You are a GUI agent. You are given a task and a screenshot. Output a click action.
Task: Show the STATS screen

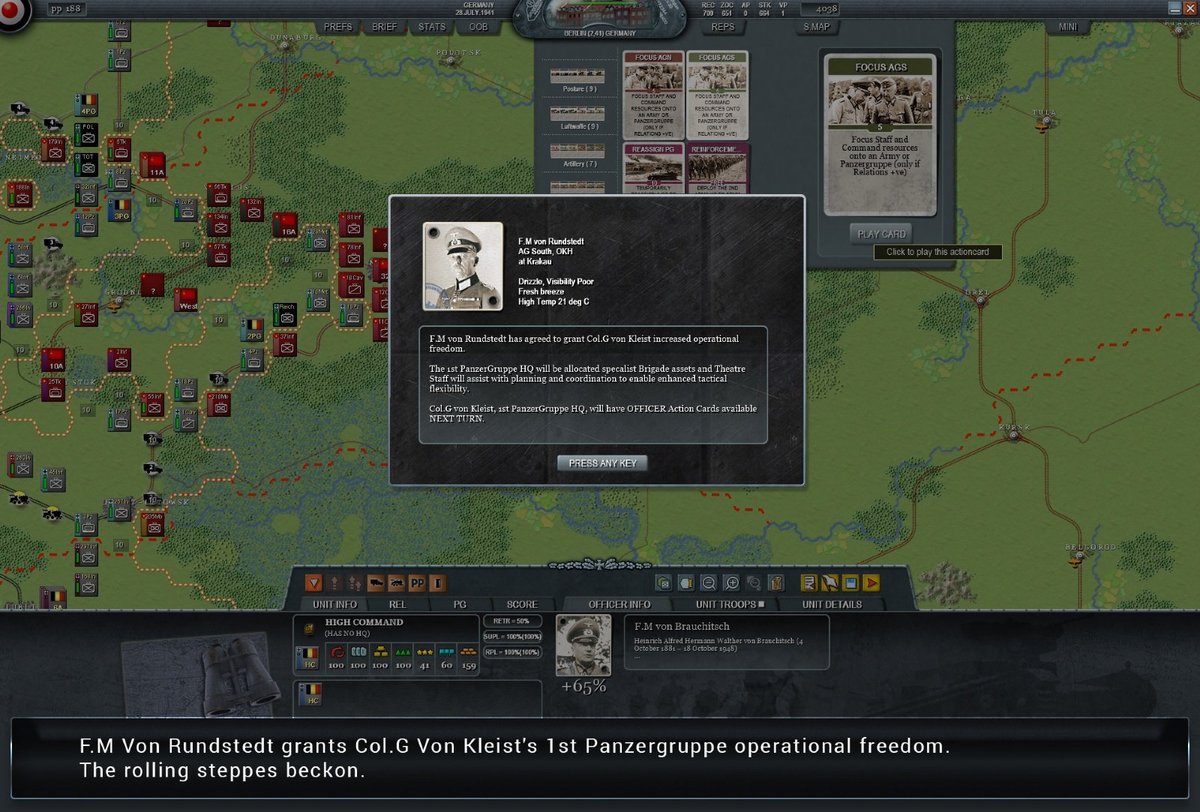point(432,27)
